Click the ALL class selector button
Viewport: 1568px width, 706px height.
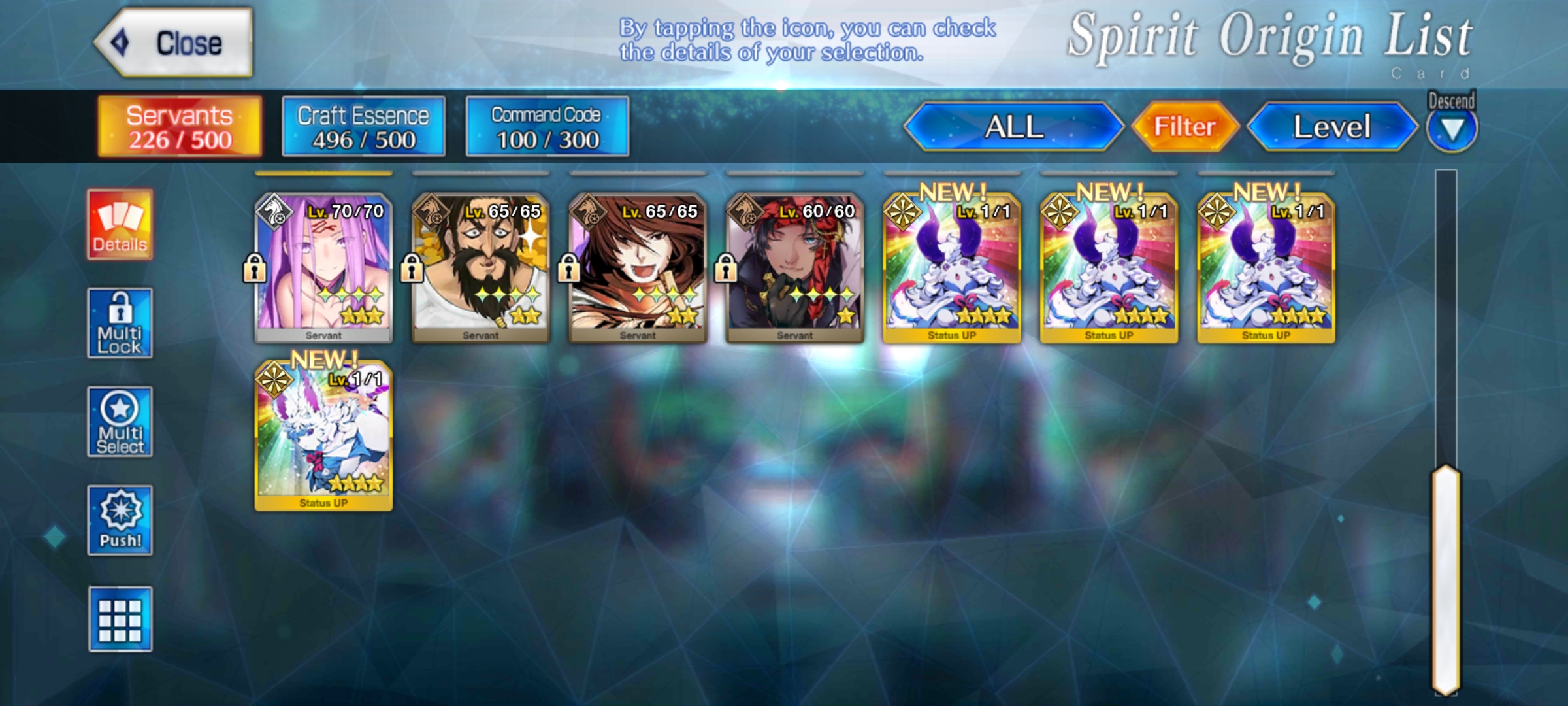point(1013,127)
